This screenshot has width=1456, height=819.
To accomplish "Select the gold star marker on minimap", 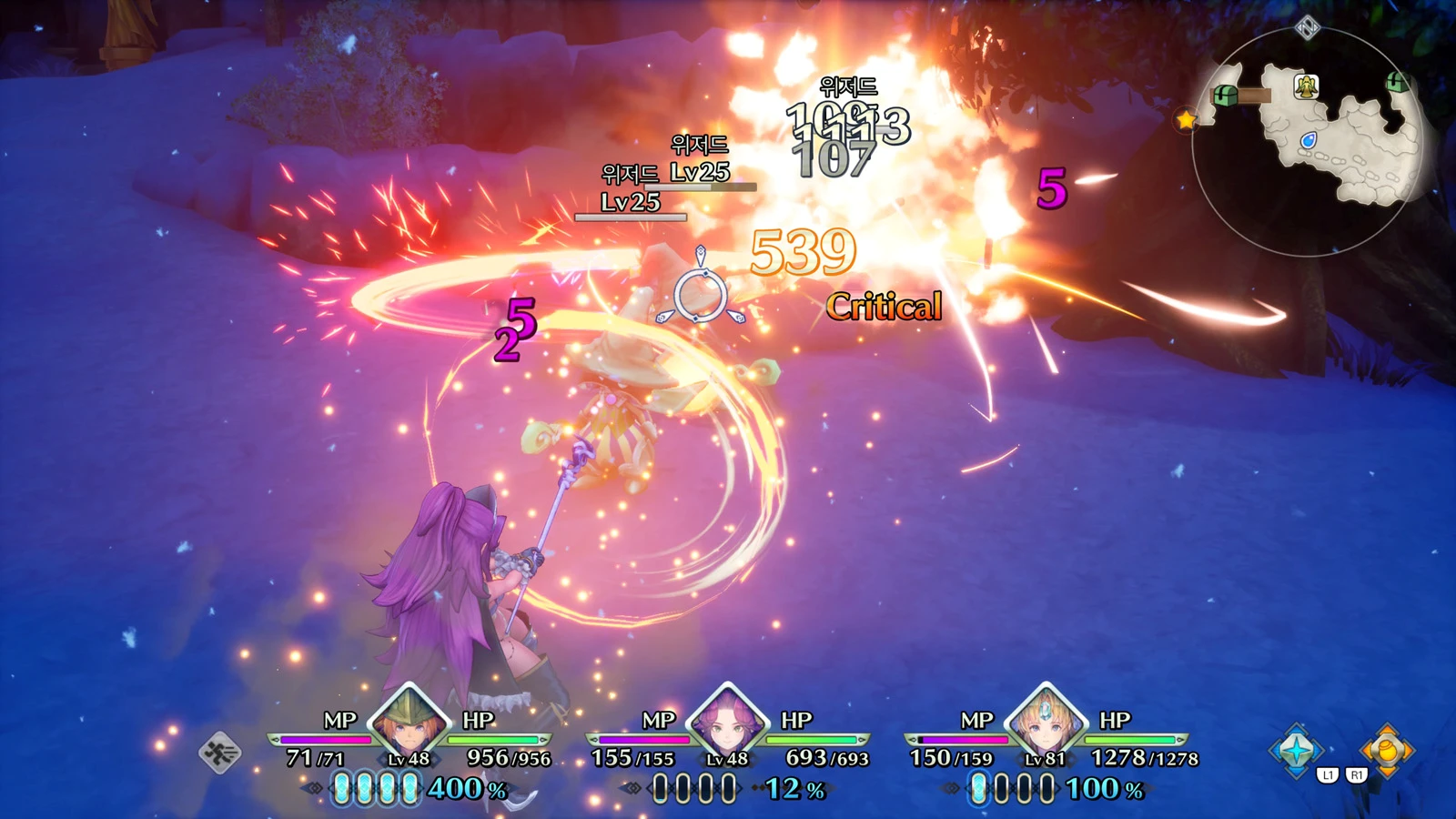I will point(1186,119).
